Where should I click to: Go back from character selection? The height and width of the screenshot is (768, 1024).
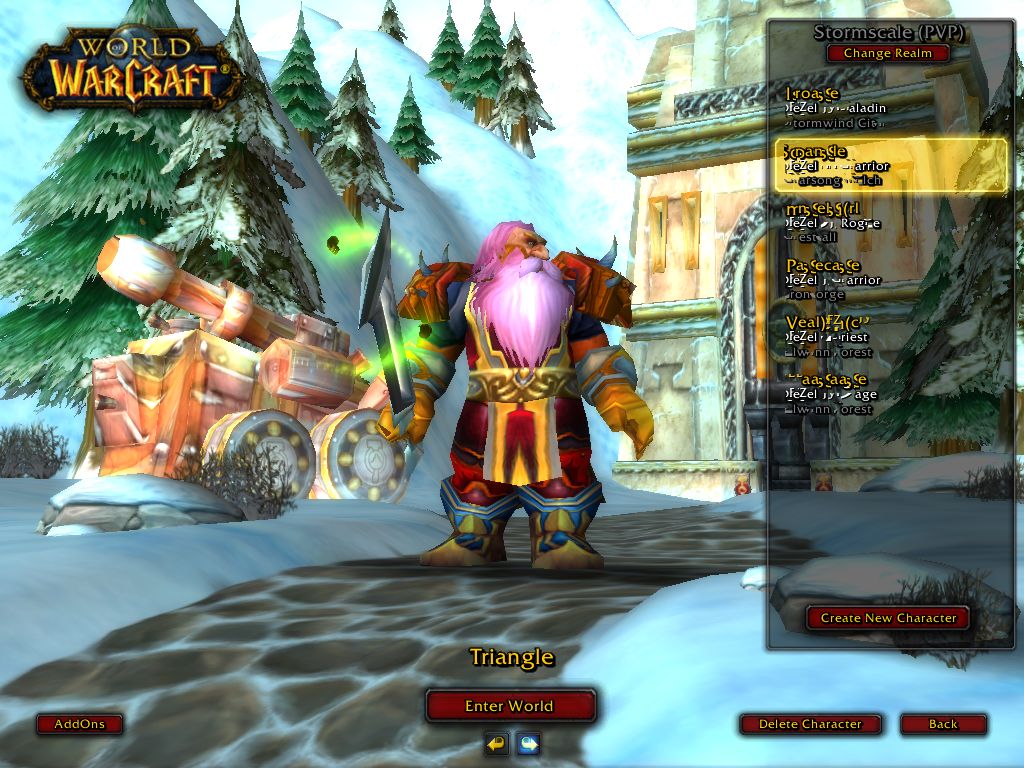942,724
